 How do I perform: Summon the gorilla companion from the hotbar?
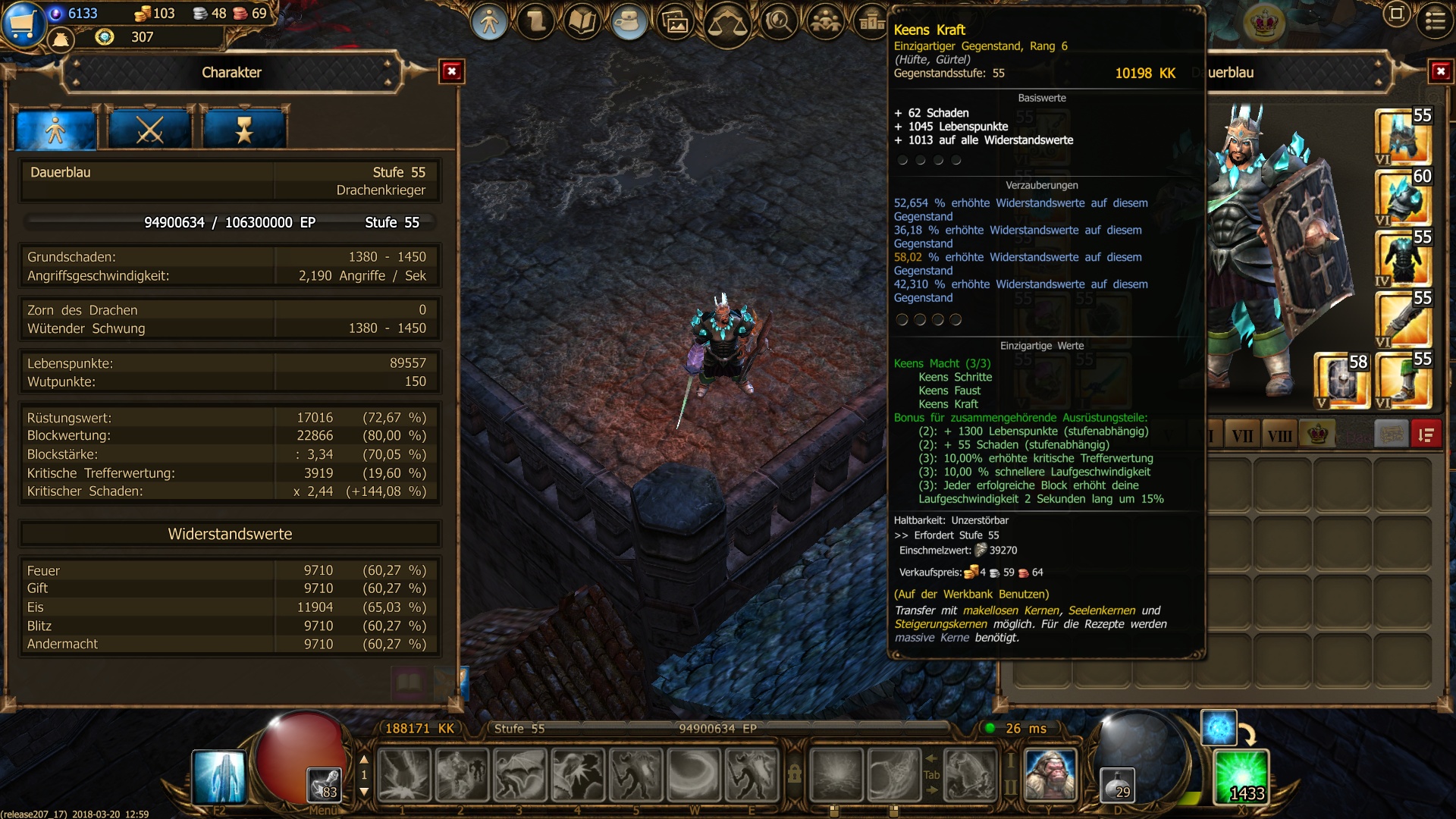point(1050,775)
